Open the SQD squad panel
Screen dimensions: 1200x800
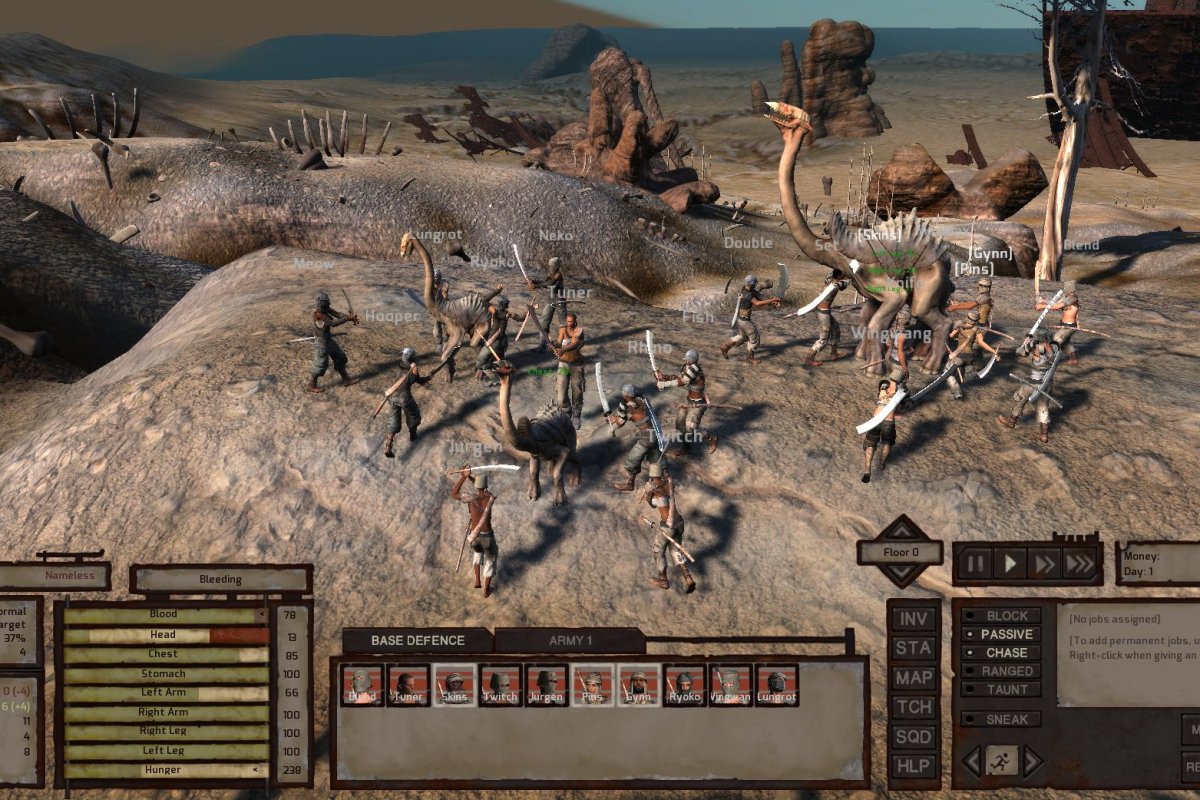(x=913, y=737)
